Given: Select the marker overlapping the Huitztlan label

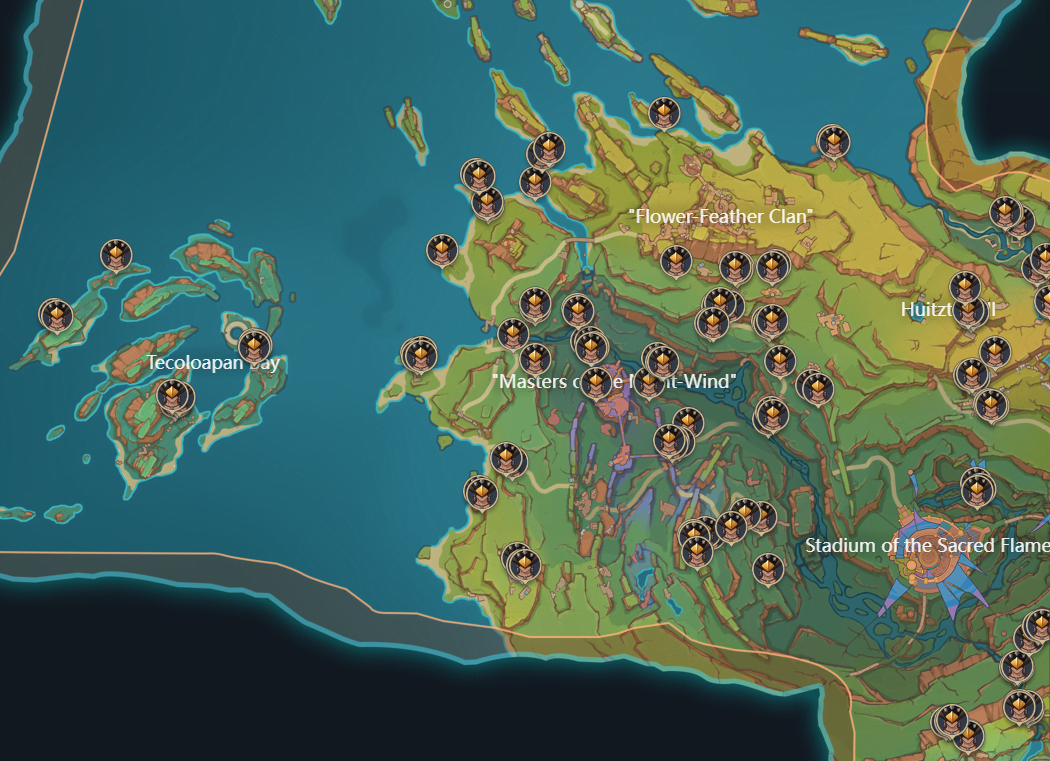Looking at the screenshot, I should pyautogui.click(x=967, y=312).
